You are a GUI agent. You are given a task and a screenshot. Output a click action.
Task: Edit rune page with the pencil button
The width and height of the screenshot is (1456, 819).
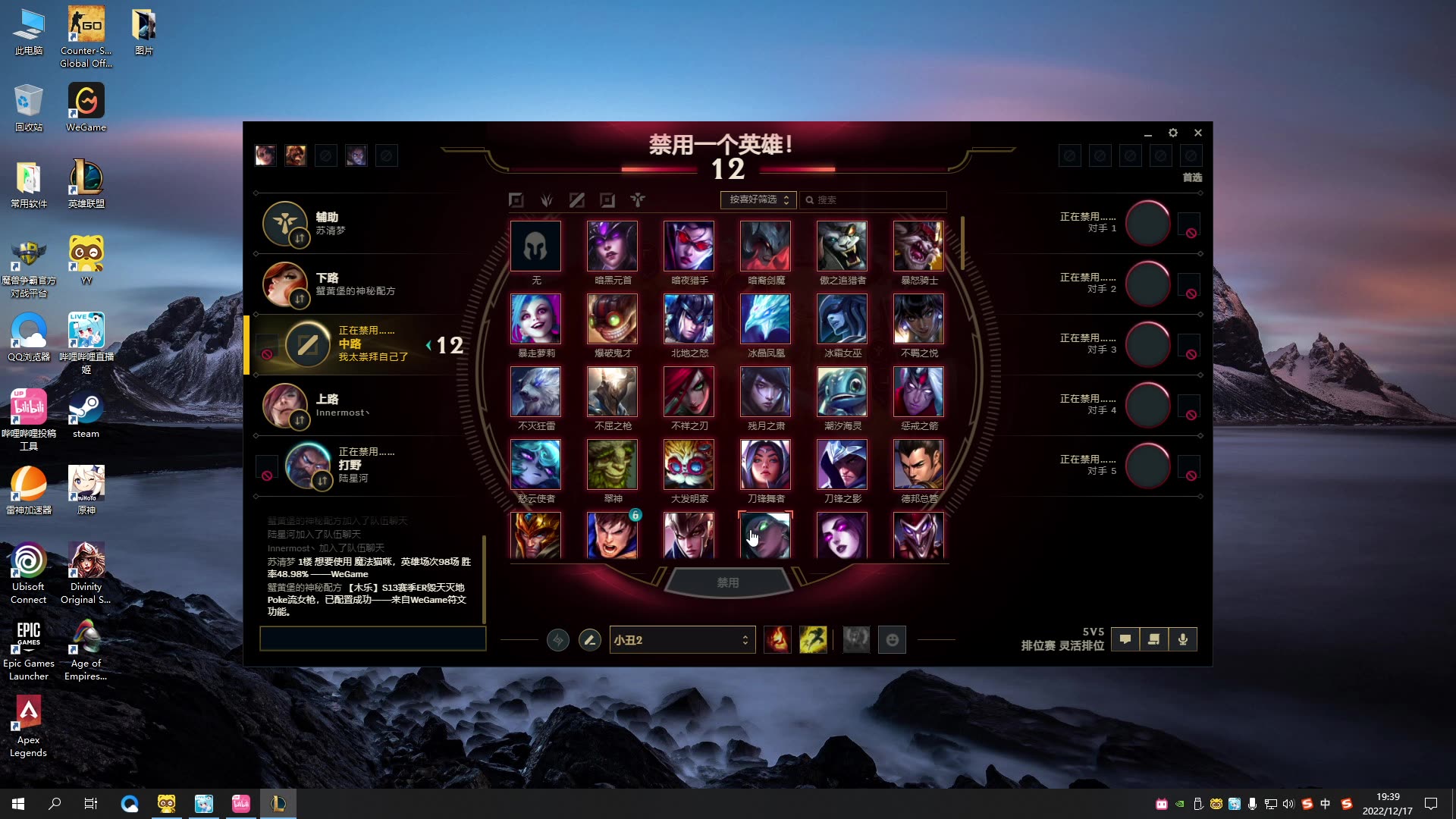pos(589,640)
